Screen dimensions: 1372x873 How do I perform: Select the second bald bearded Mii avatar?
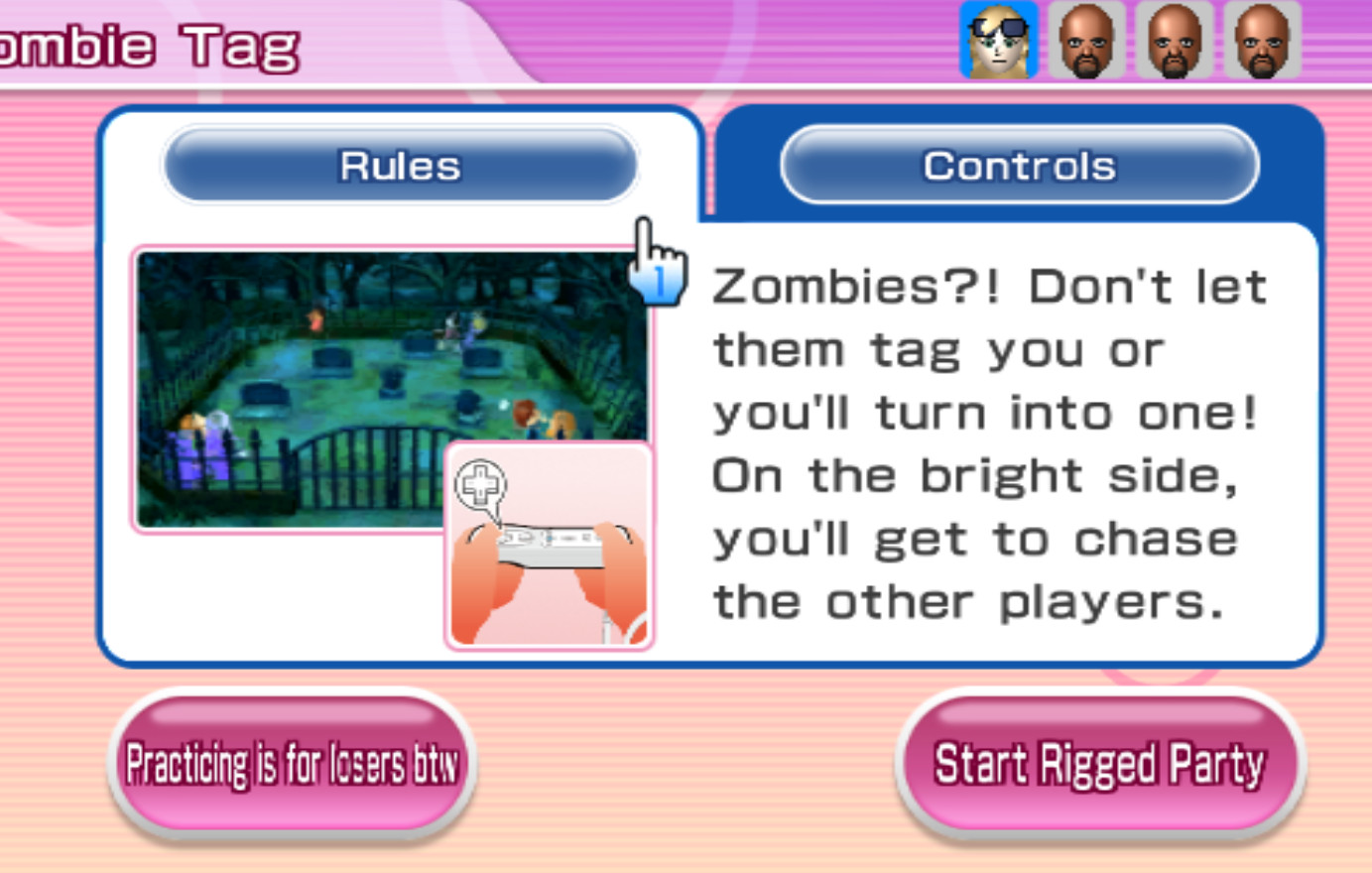[x=1176, y=42]
